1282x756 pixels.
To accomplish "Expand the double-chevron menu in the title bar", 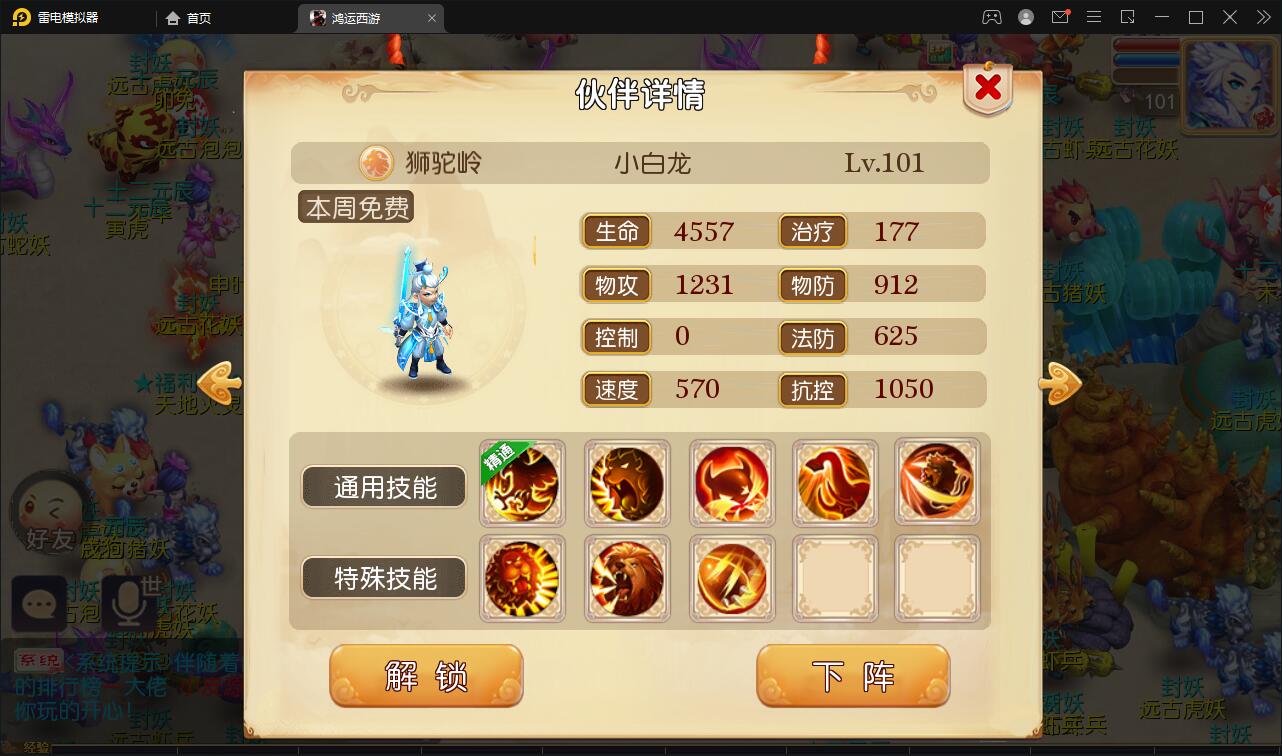I will coord(1262,17).
